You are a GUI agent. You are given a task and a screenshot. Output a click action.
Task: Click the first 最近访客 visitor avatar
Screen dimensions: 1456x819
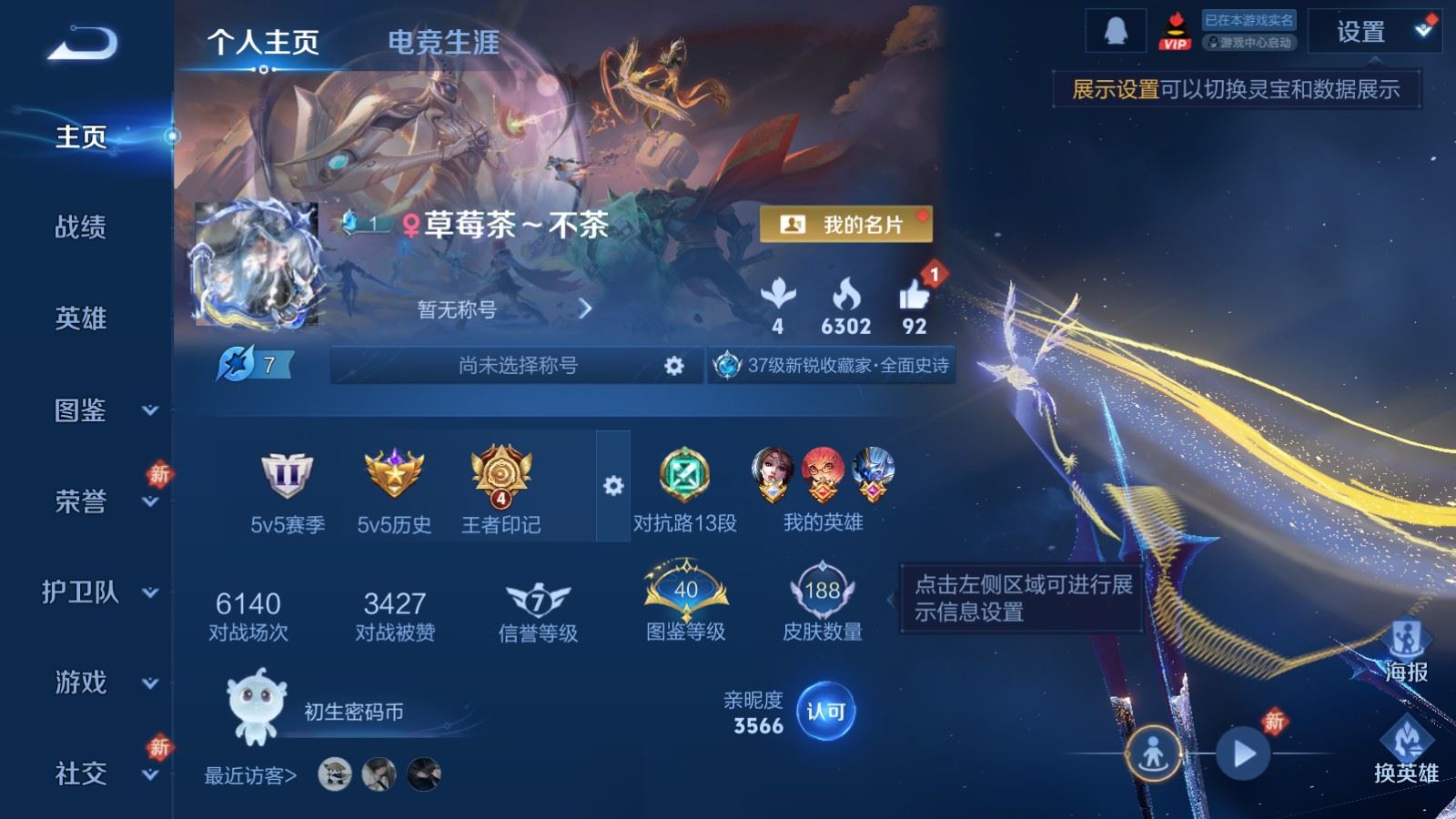(334, 773)
